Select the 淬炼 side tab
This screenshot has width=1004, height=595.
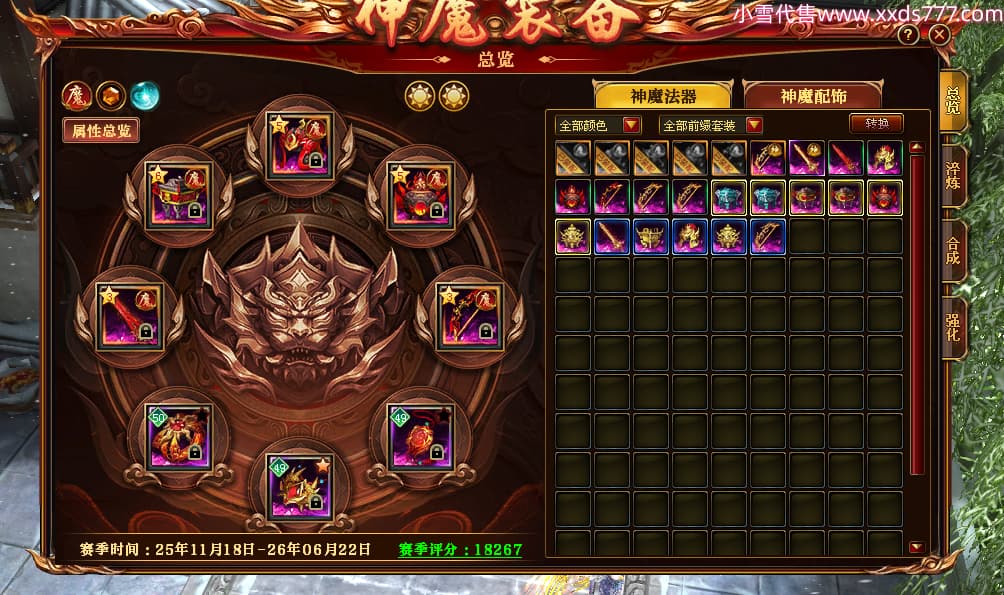pos(953,180)
